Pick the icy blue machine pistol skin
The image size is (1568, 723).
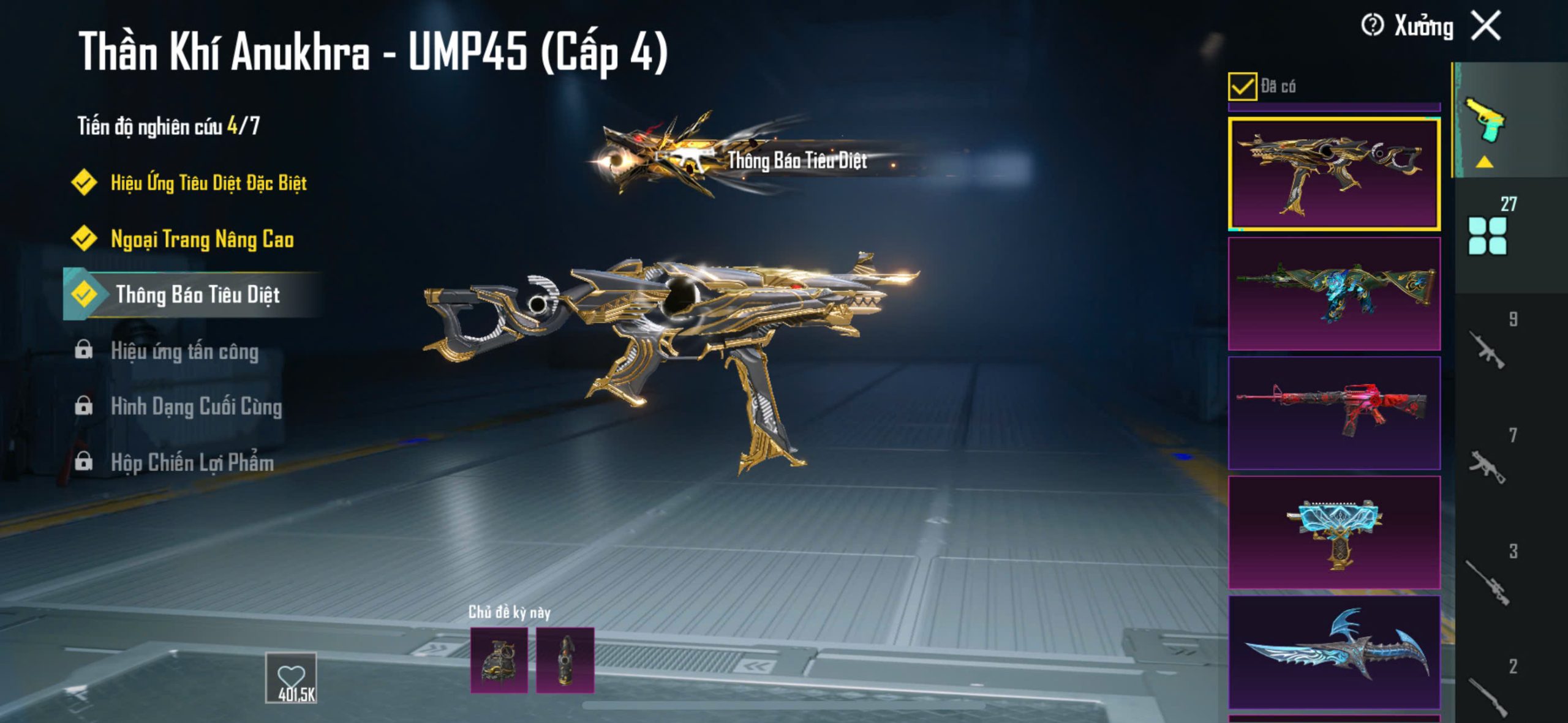click(1334, 532)
